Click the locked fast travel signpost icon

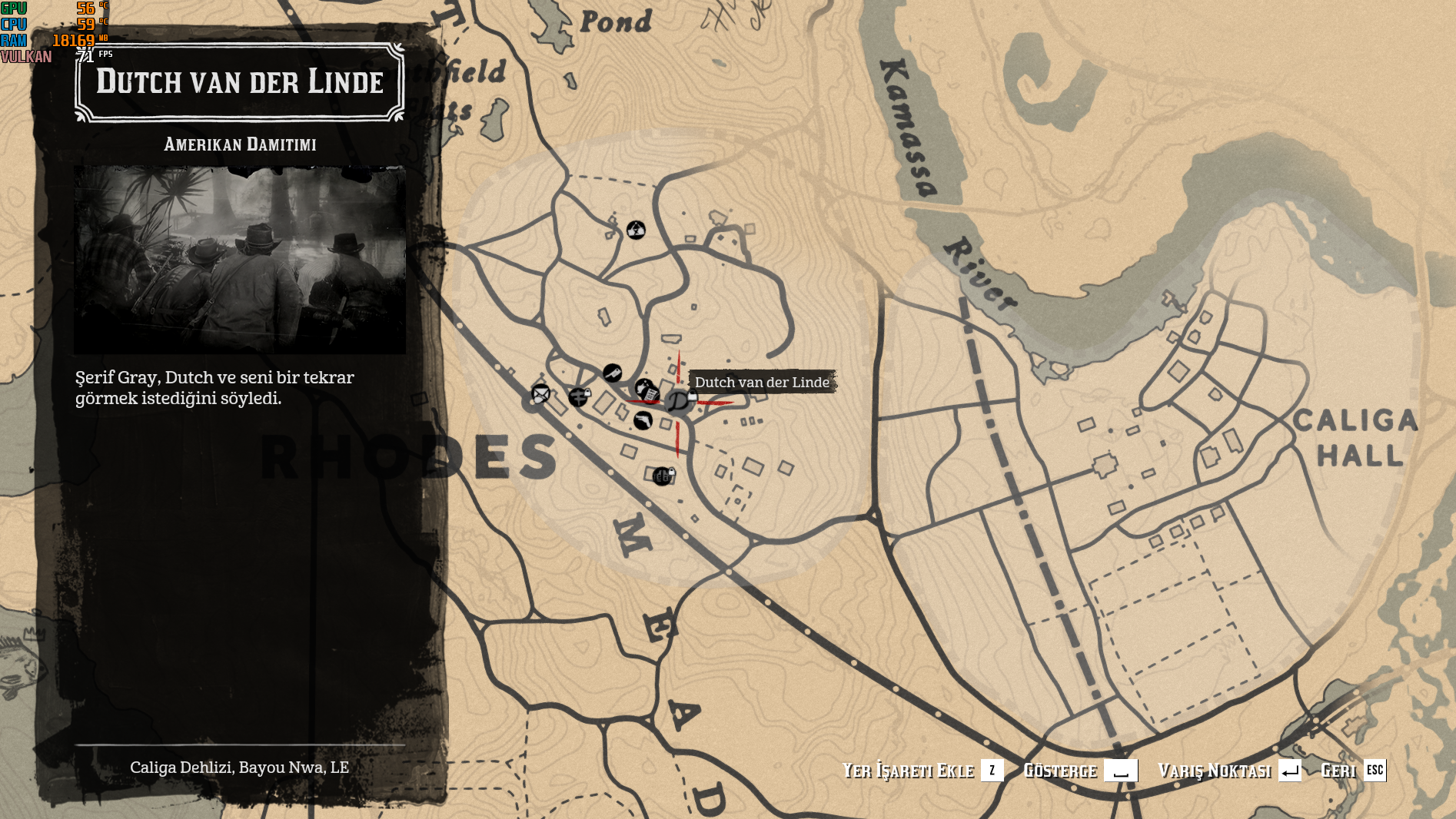pyautogui.click(x=579, y=397)
